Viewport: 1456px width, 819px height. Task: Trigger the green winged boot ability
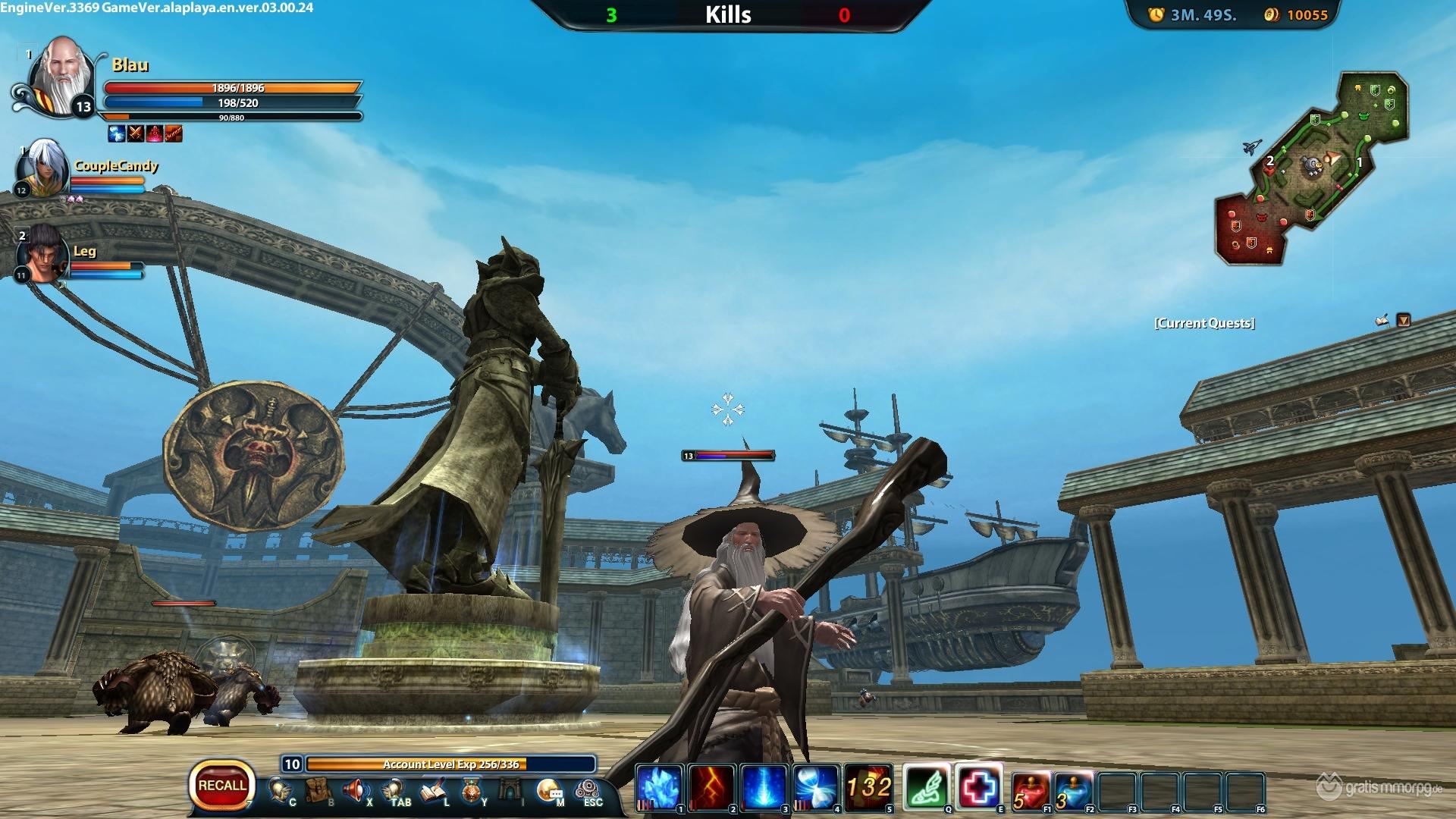pyautogui.click(x=926, y=787)
